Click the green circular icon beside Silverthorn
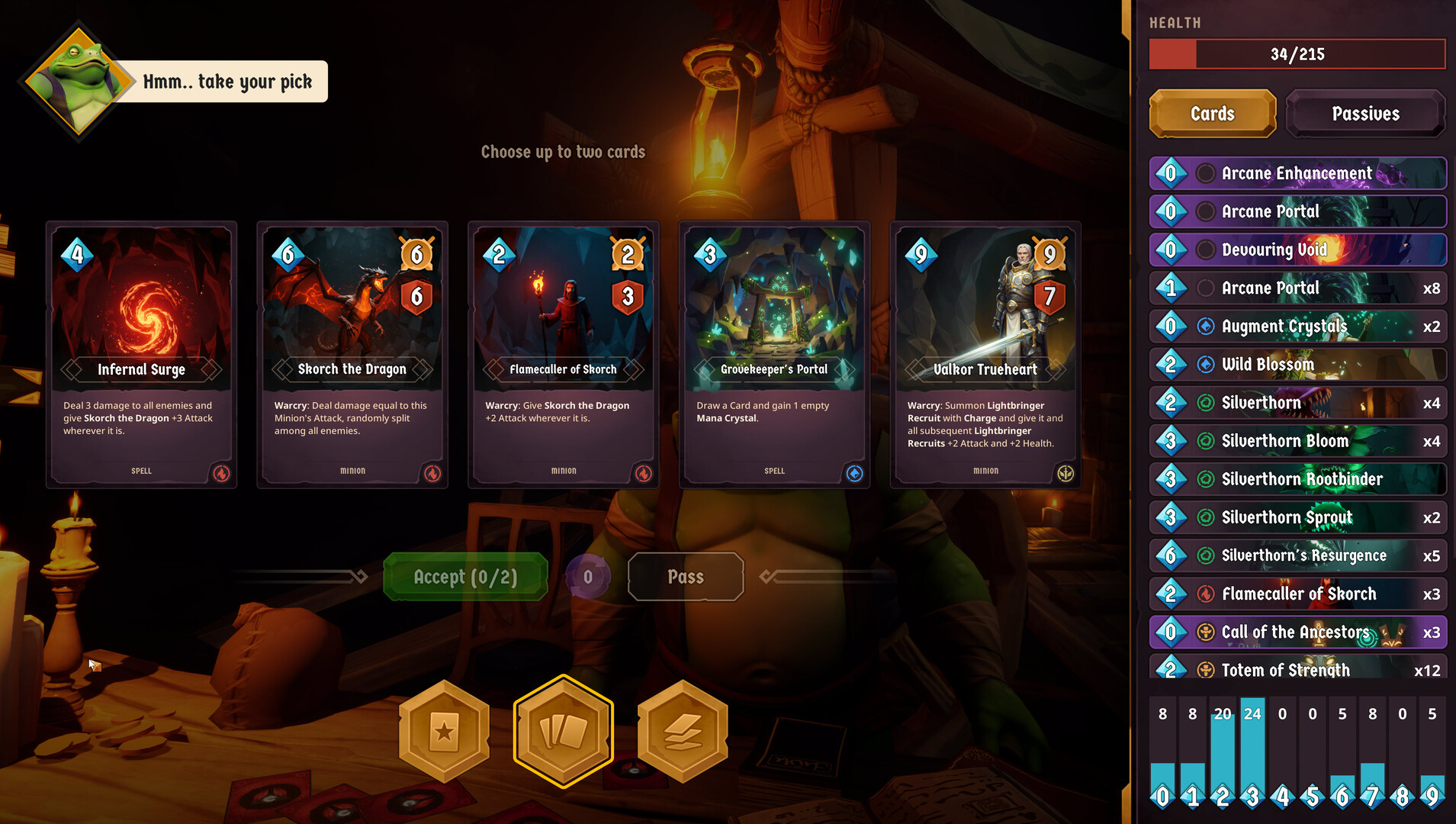 [1205, 402]
